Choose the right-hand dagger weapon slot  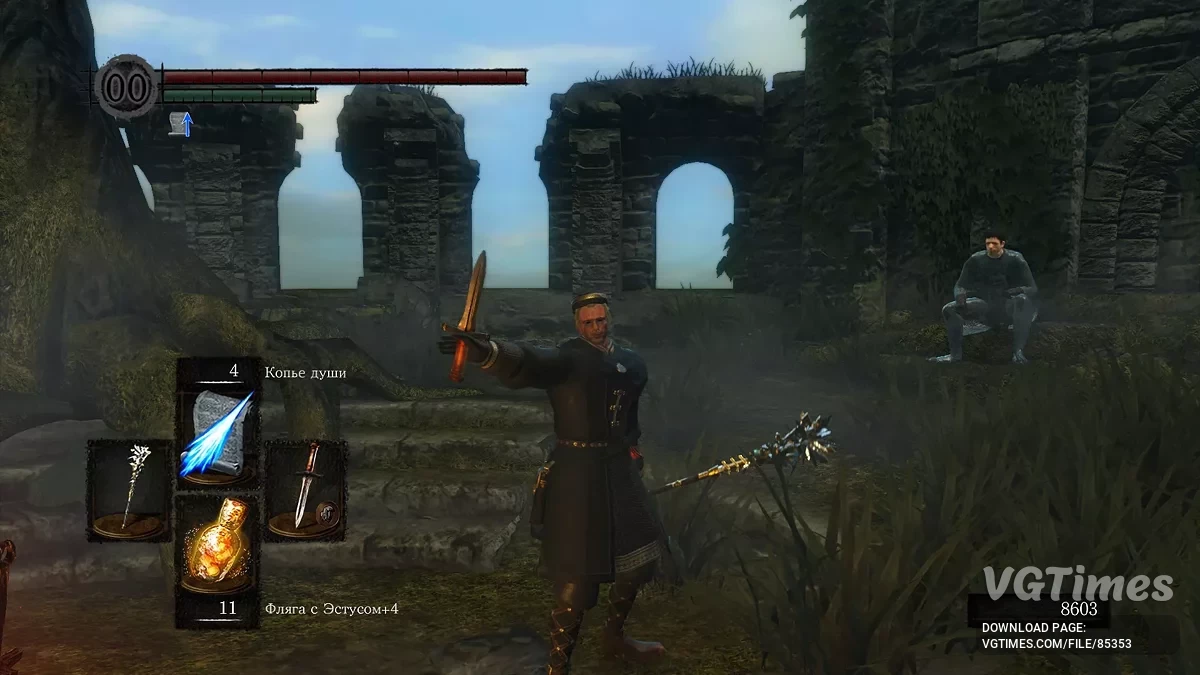tap(305, 490)
